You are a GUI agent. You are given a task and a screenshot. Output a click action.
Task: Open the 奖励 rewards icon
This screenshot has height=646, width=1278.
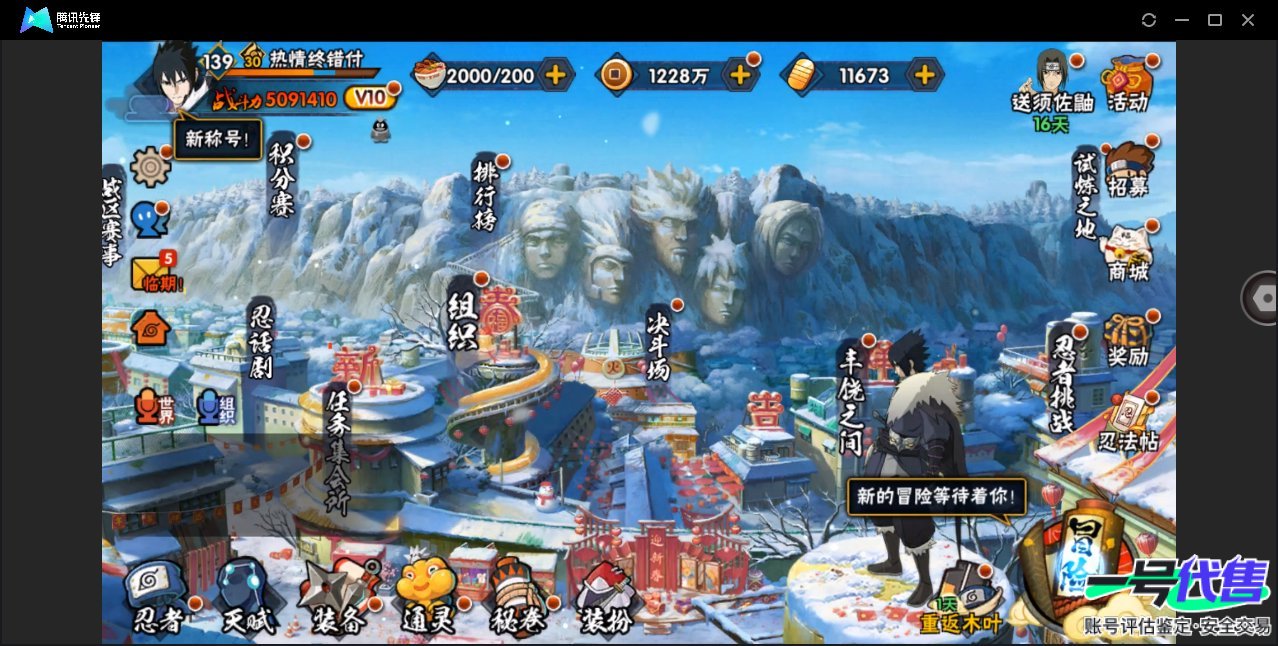(1128, 340)
